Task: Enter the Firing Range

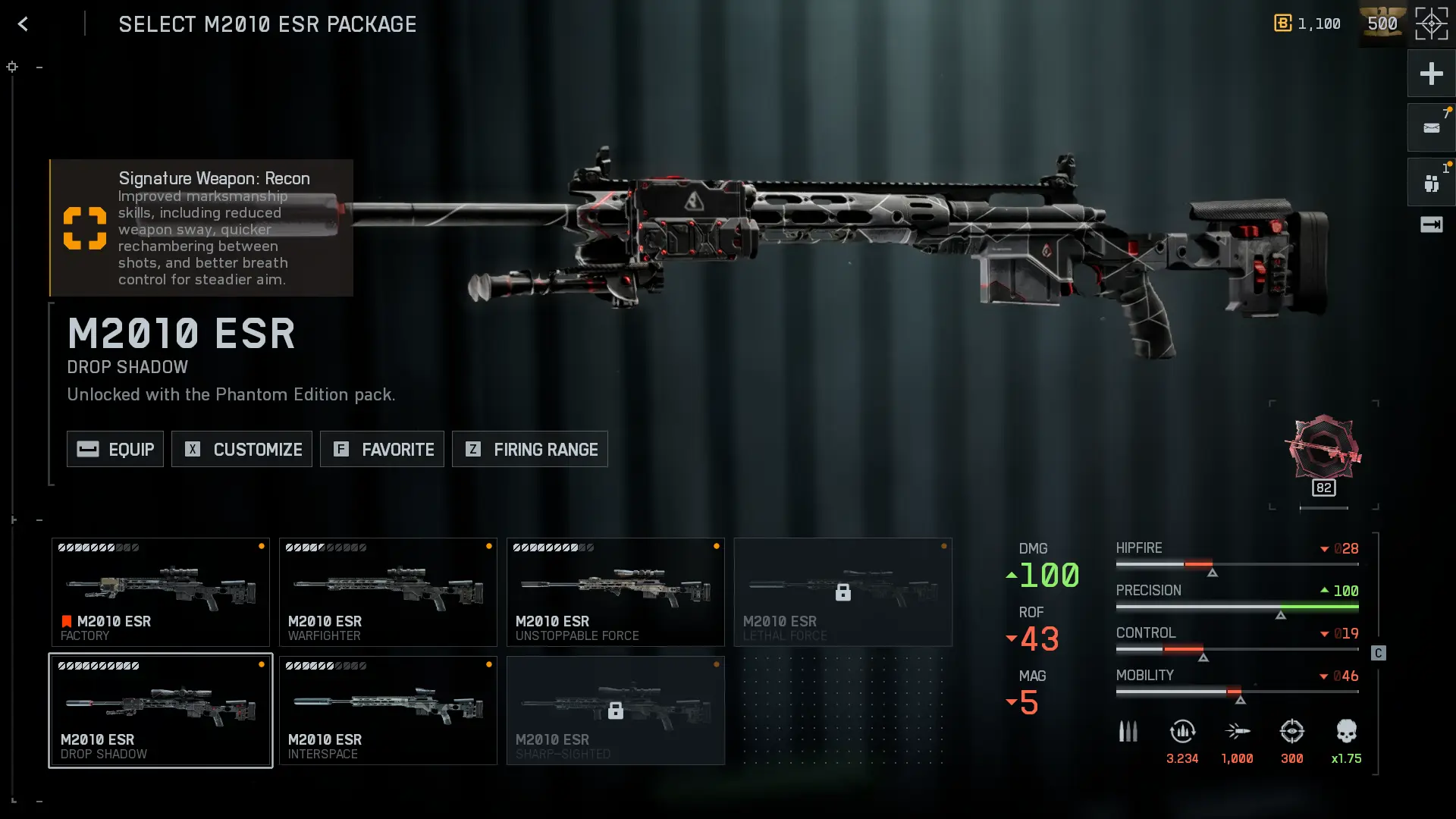Action: (530, 449)
